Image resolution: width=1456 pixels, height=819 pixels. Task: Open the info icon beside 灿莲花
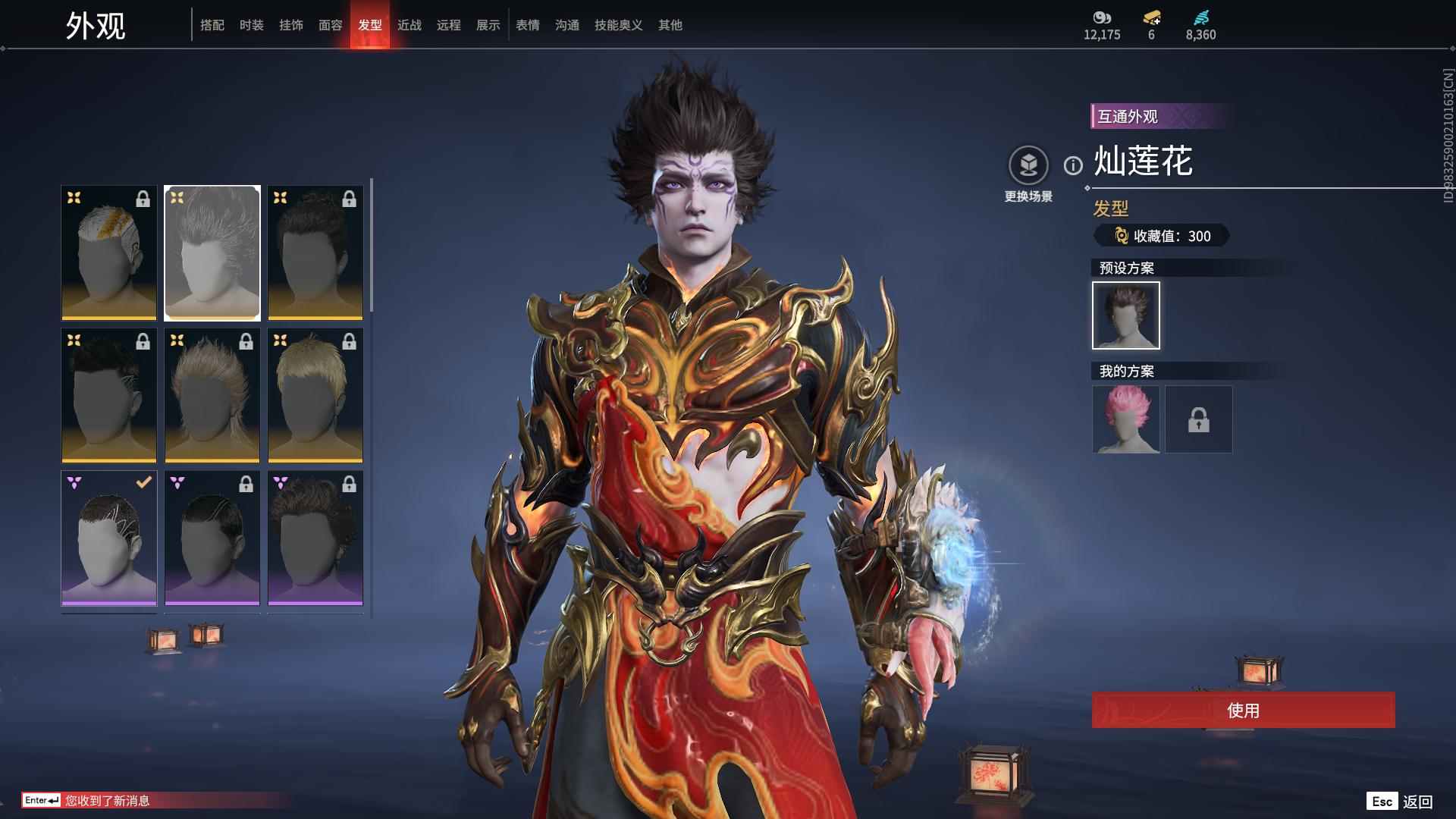pos(1073,165)
